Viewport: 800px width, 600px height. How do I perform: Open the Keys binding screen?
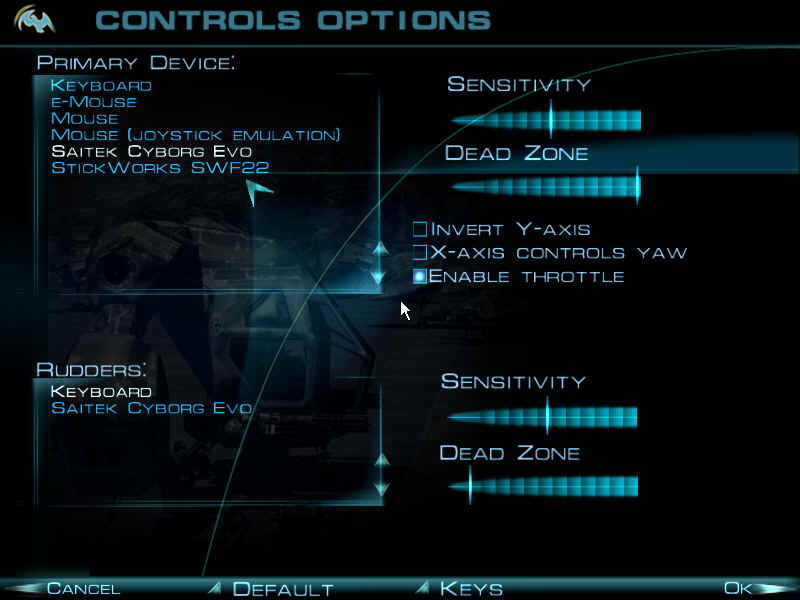[x=471, y=589]
